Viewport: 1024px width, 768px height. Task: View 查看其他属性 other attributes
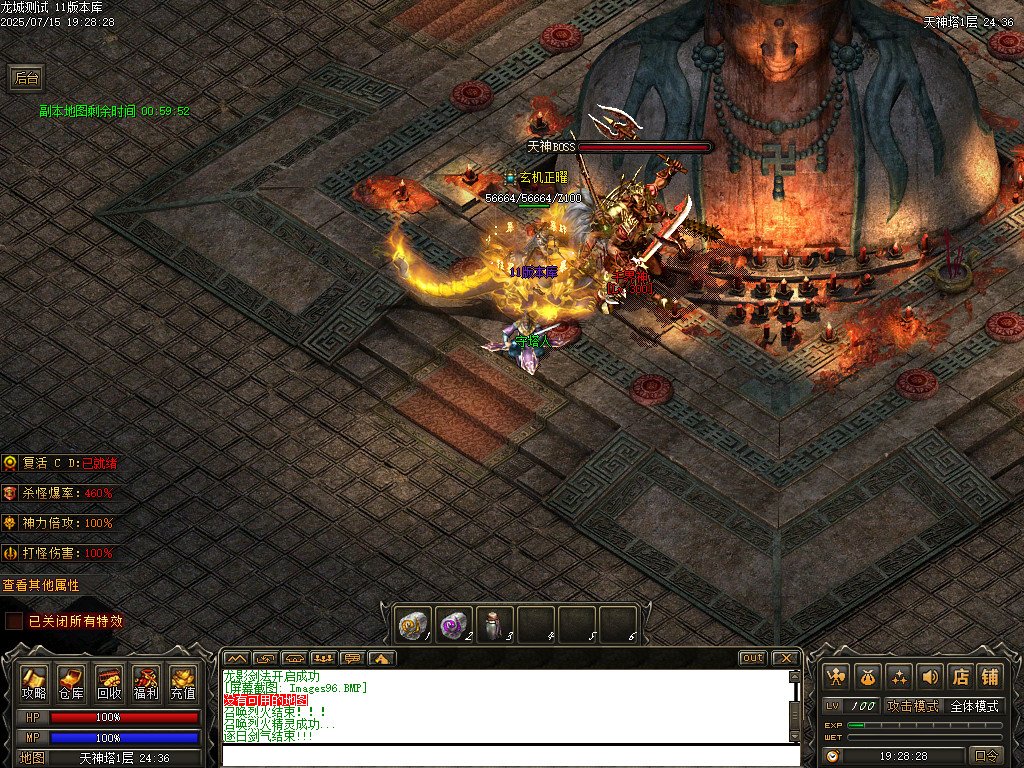point(41,585)
